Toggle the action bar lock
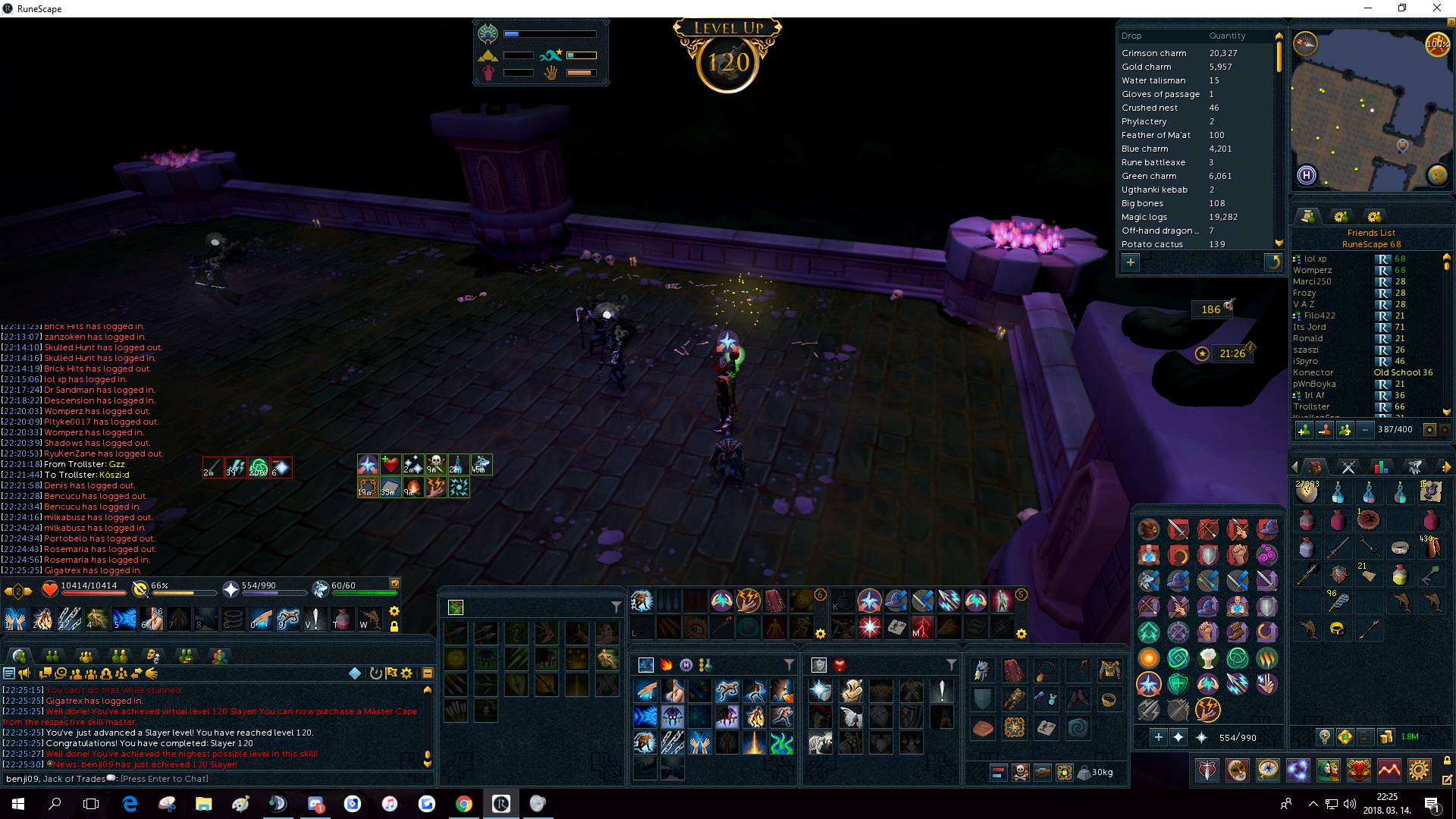The width and height of the screenshot is (1456, 819). pyautogui.click(x=394, y=626)
